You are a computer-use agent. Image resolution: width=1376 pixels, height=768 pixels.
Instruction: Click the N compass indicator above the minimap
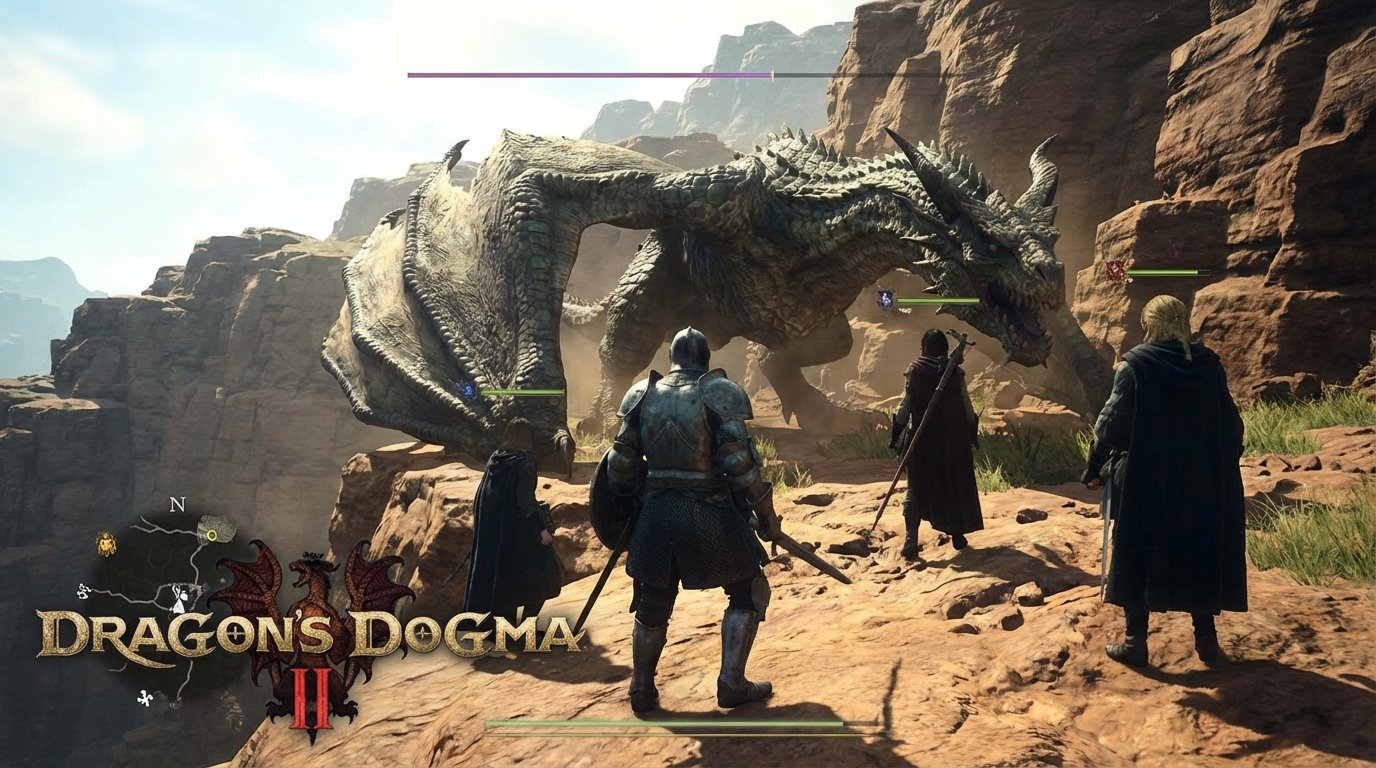176,504
